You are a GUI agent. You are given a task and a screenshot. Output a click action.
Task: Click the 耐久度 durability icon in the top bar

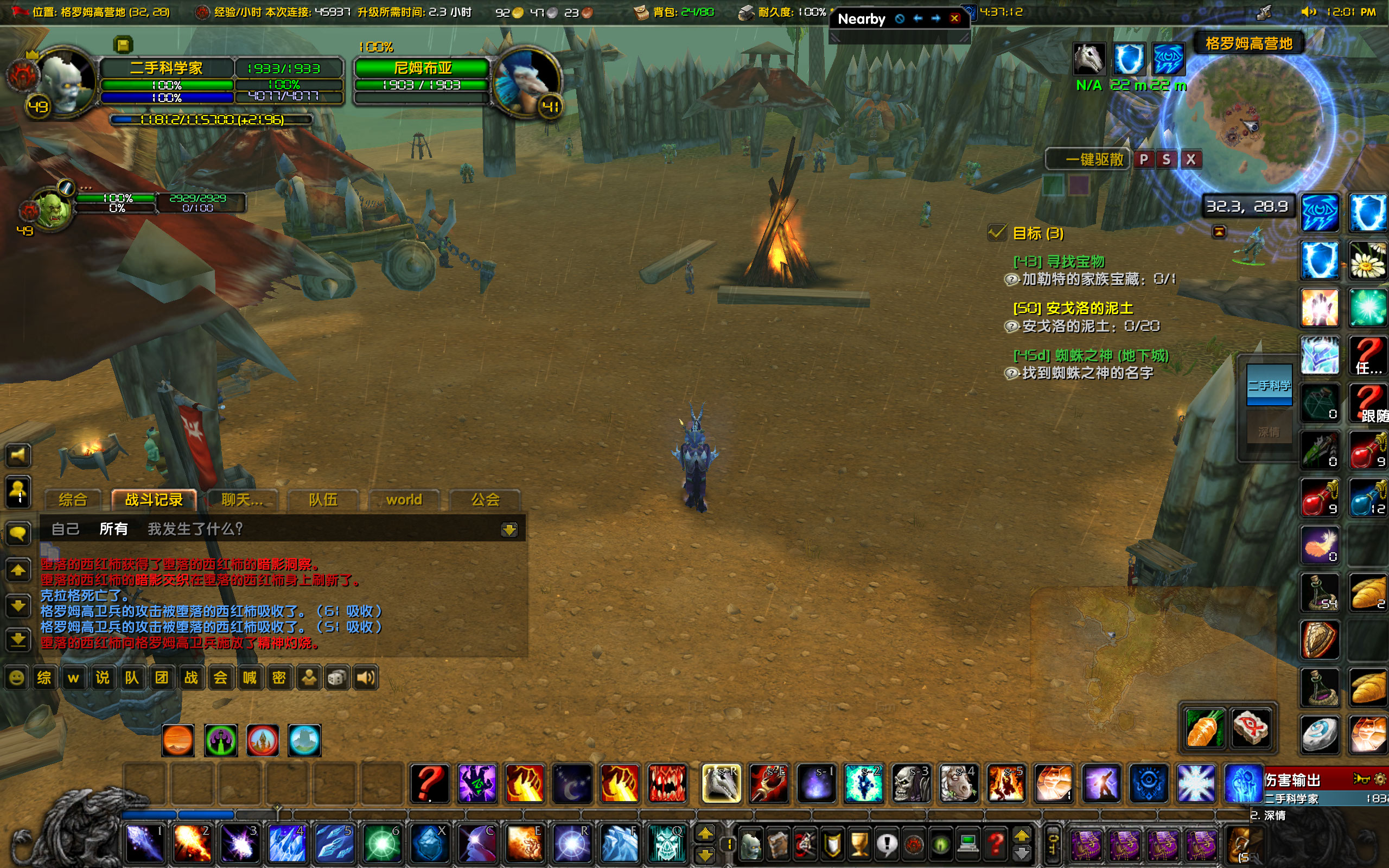pyautogui.click(x=747, y=11)
